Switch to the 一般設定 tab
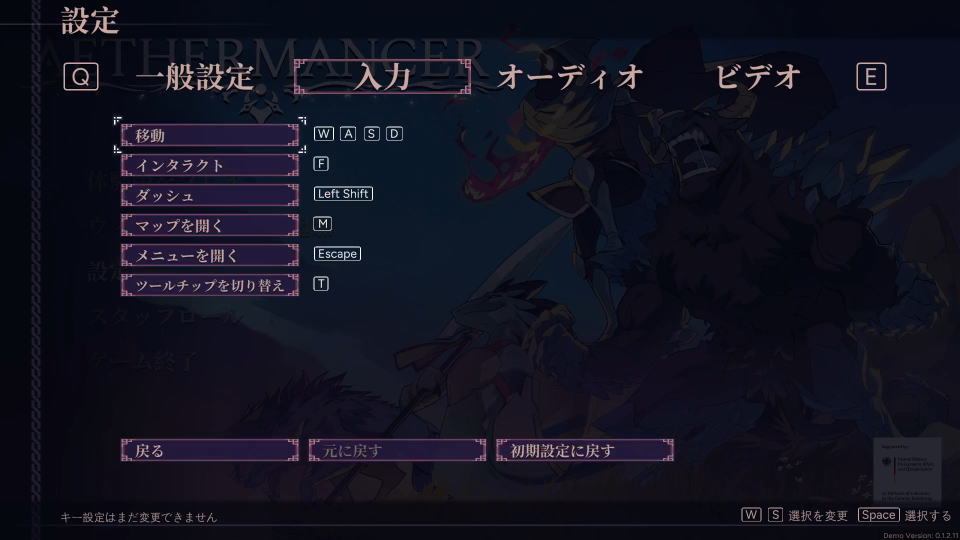Screen dimensions: 960x540 pos(194,77)
